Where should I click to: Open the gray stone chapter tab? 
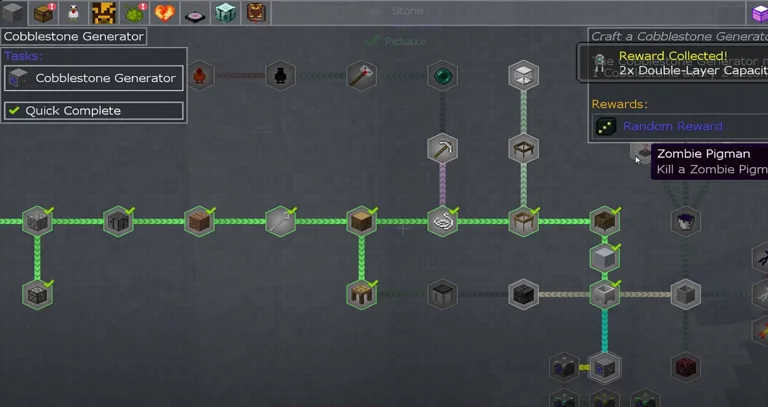click(14, 13)
